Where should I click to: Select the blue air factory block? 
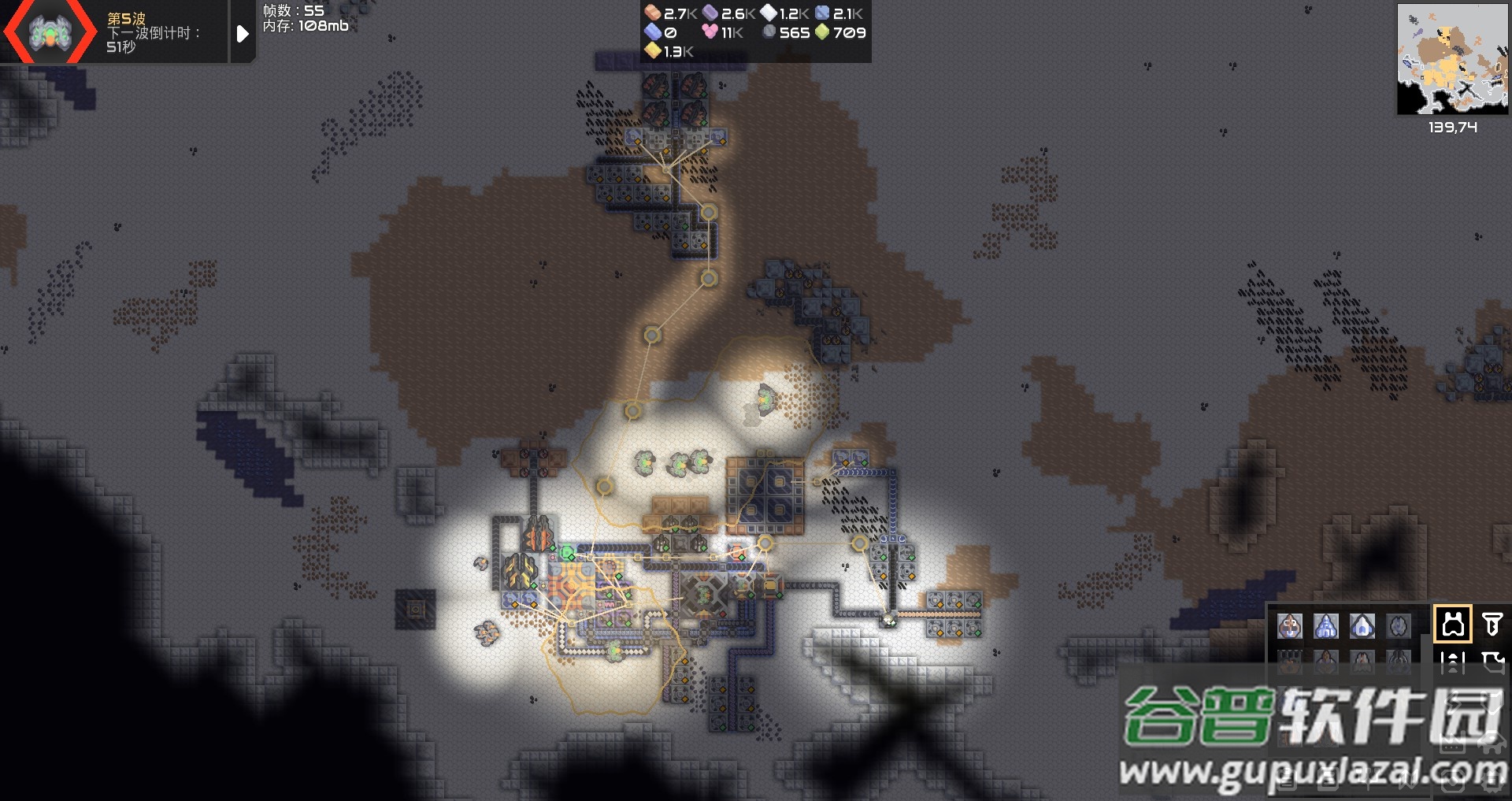(x=1326, y=626)
